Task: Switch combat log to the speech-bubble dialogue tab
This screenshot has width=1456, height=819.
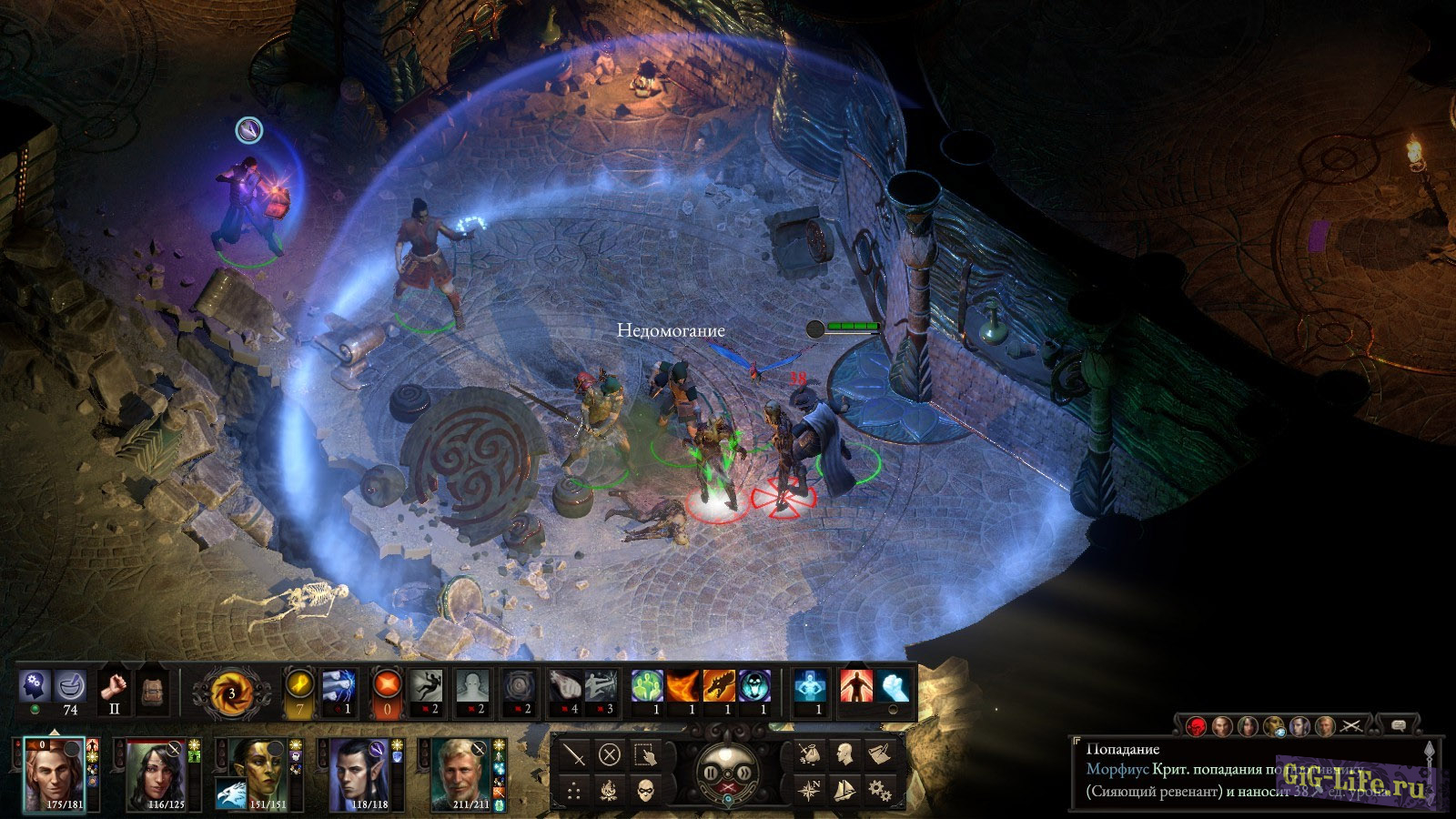Action: click(1399, 725)
